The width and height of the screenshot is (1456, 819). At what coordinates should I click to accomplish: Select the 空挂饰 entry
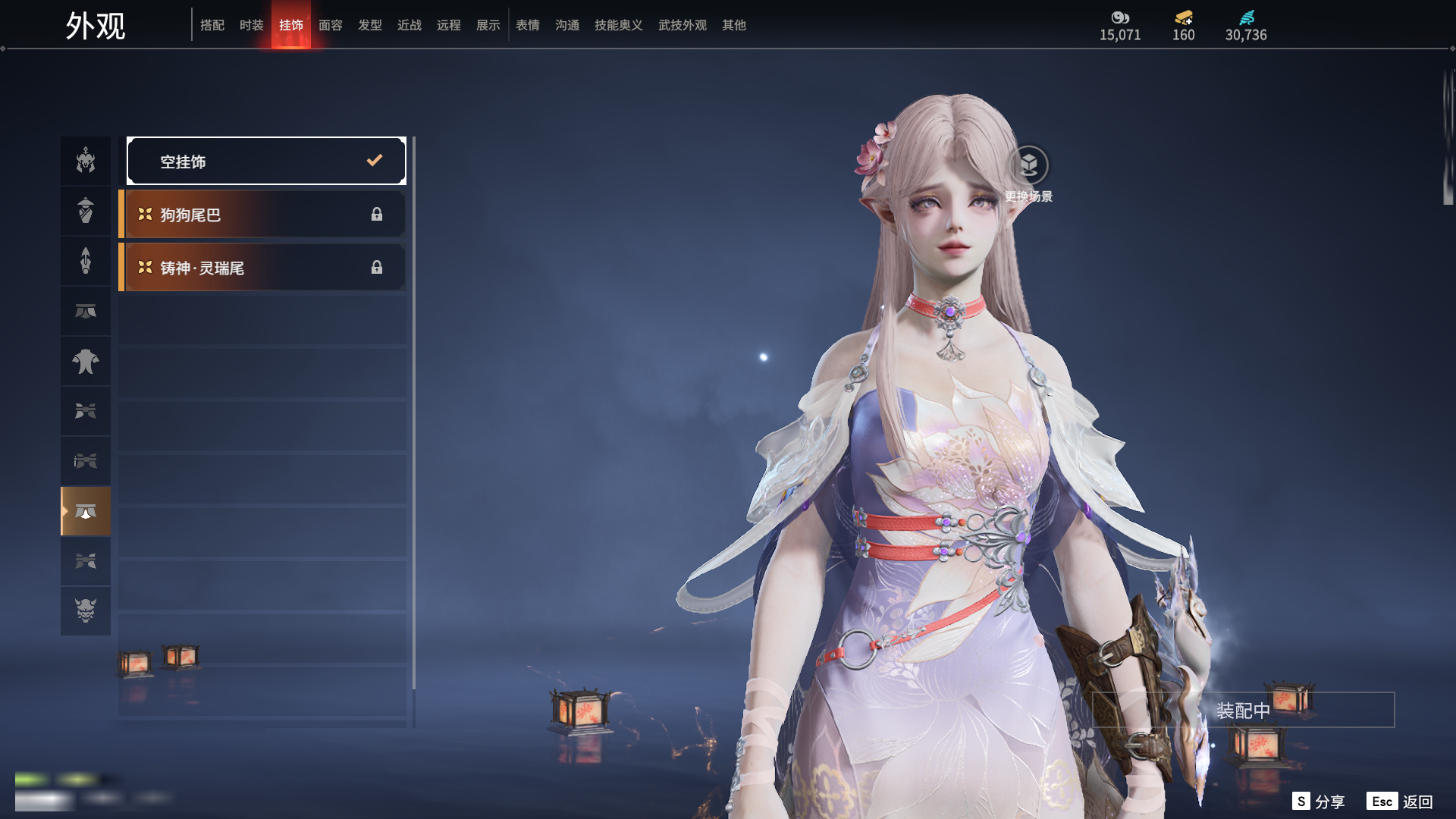tap(266, 161)
